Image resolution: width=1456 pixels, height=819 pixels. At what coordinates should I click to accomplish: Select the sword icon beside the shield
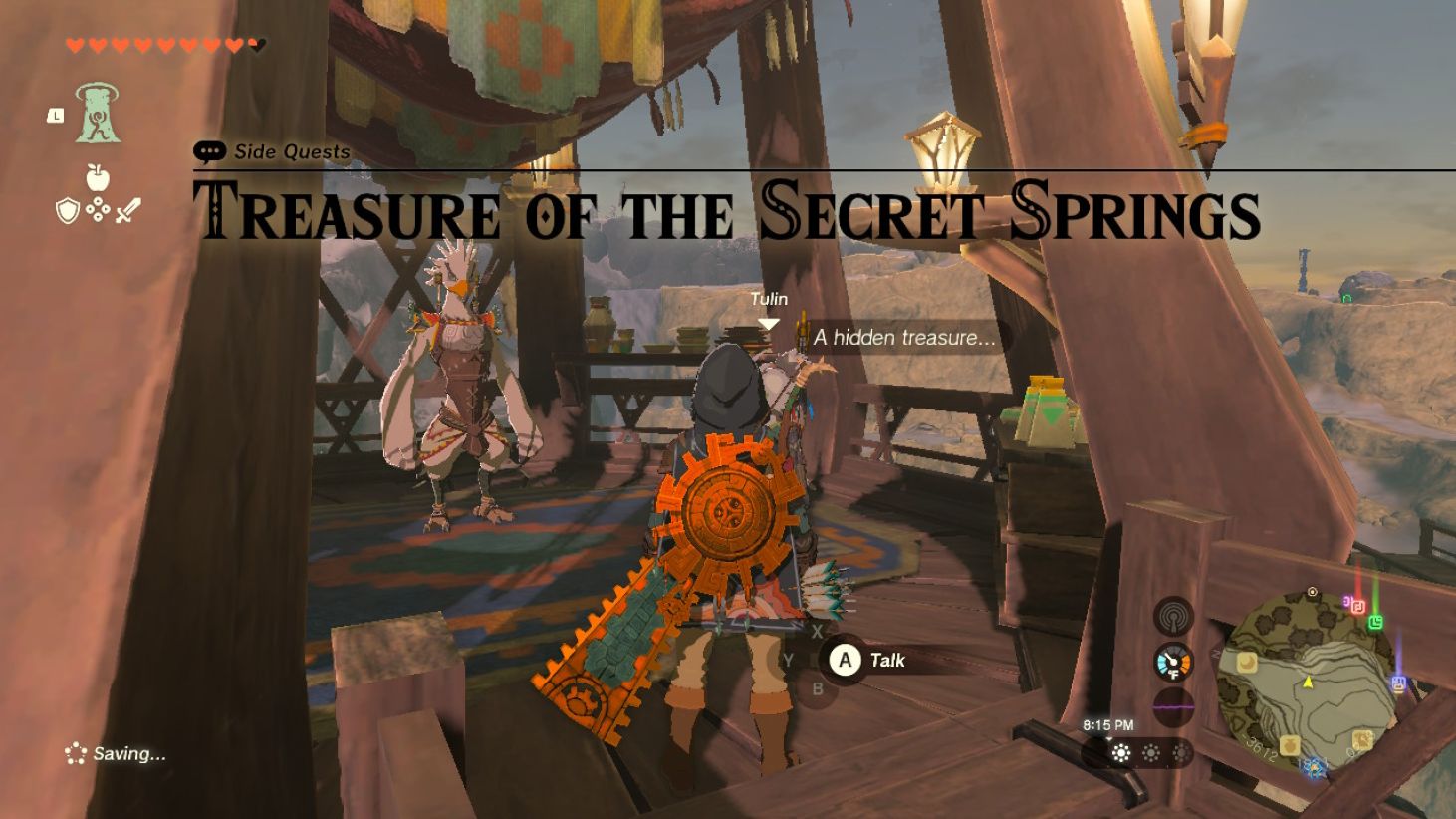(127, 209)
